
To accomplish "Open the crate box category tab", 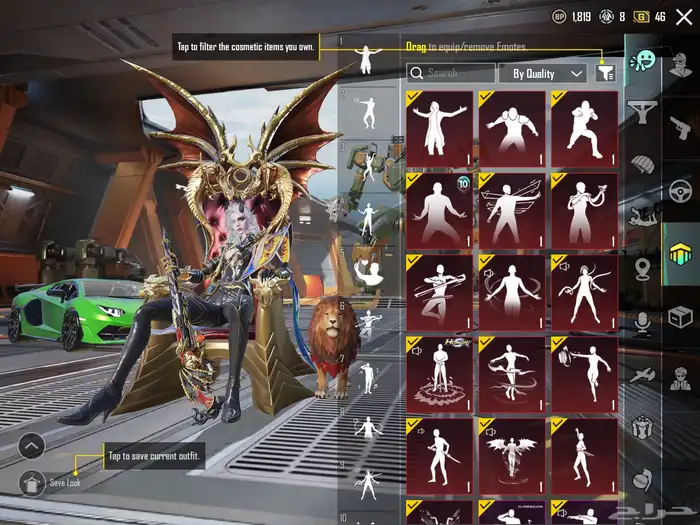I will [680, 318].
